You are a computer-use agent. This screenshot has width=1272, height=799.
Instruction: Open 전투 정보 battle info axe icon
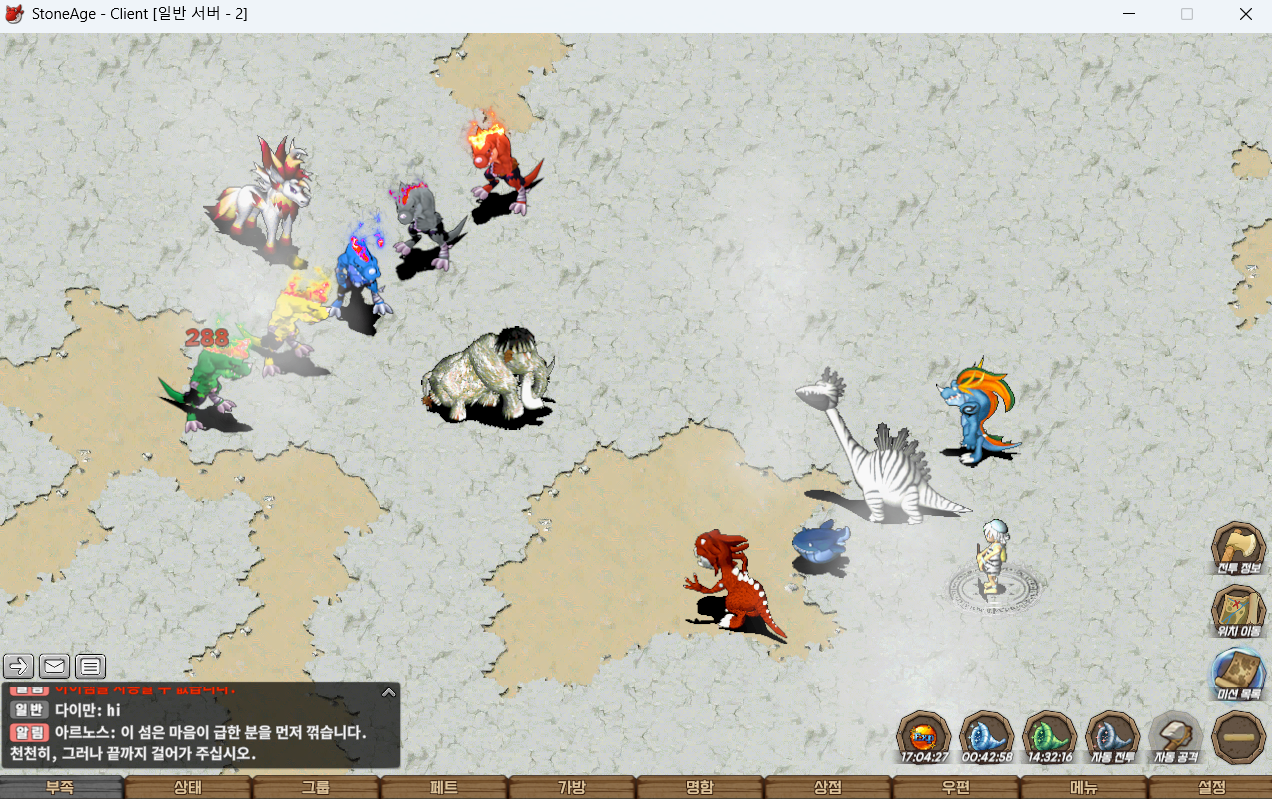coord(1239,547)
